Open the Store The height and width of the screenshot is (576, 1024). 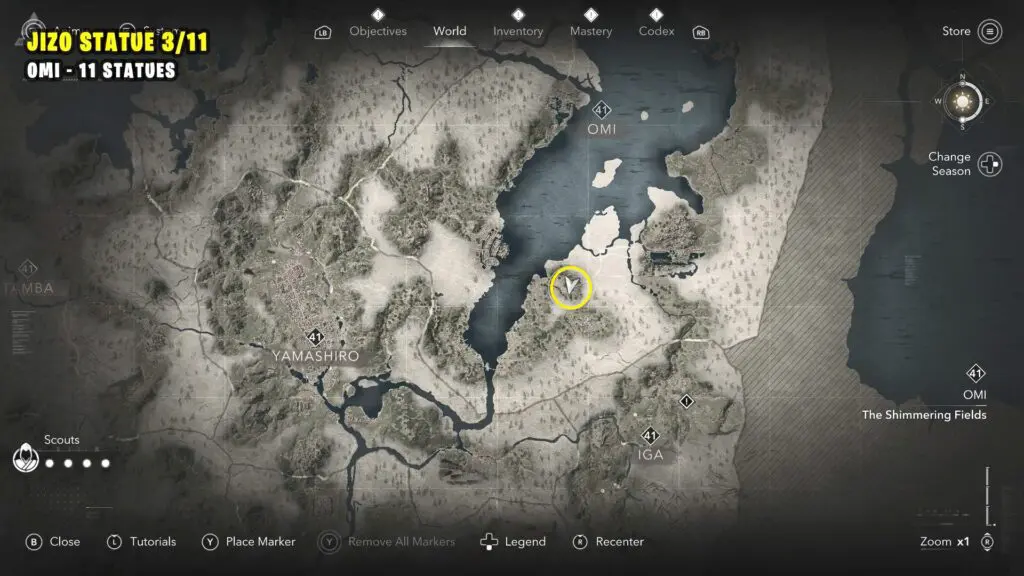989,31
